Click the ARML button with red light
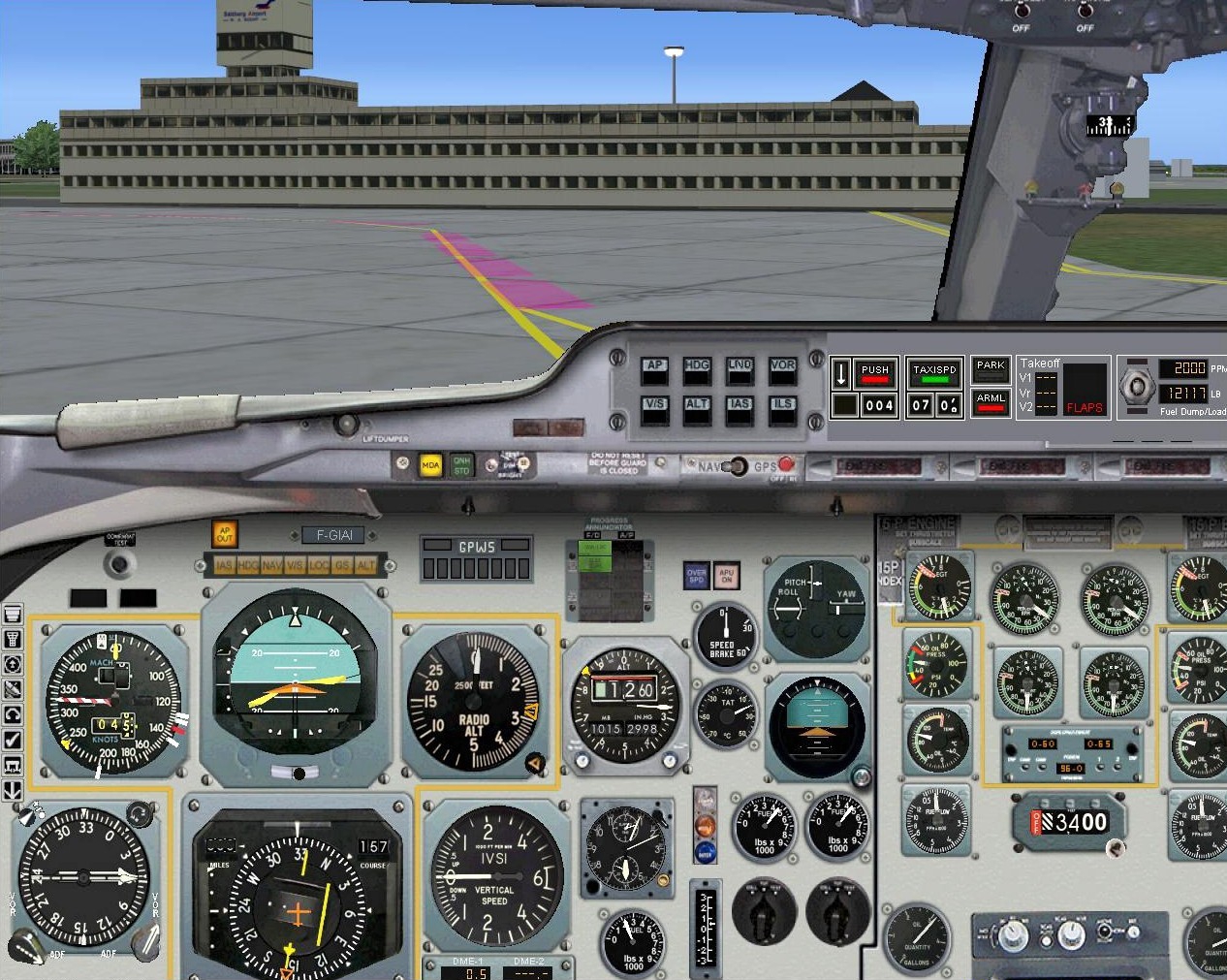Image resolution: width=1227 pixels, height=980 pixels. pyautogui.click(x=991, y=402)
